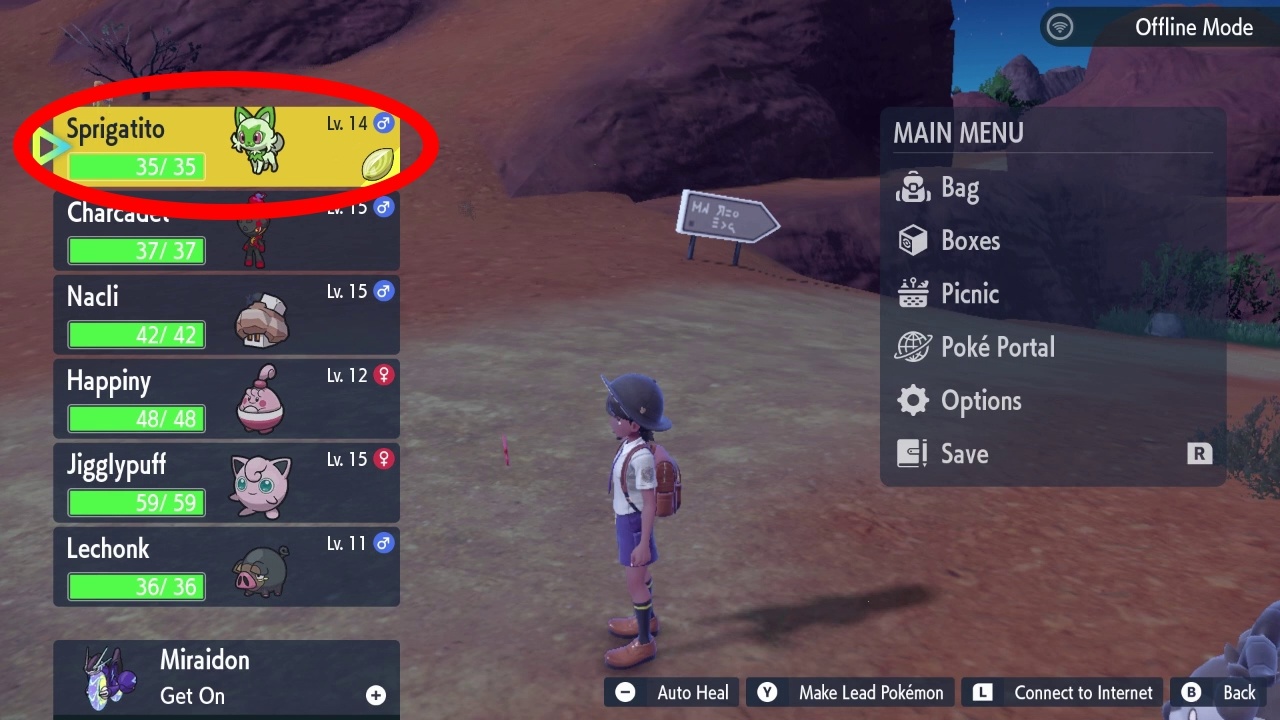Click Jigglypuff's green HP bar
1280x720 pixels.
click(x=136, y=502)
